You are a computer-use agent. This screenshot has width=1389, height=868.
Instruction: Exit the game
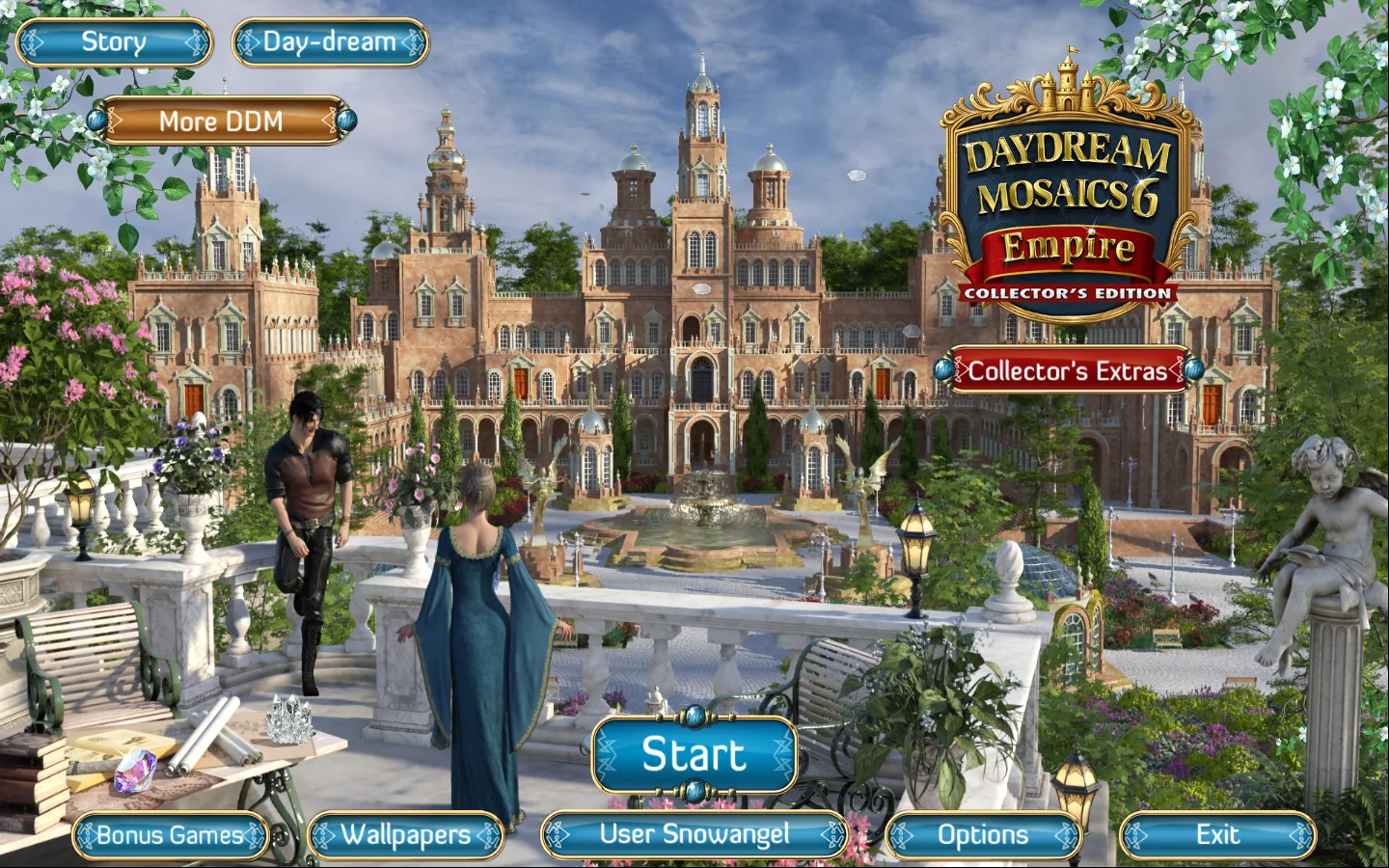coord(1217,835)
